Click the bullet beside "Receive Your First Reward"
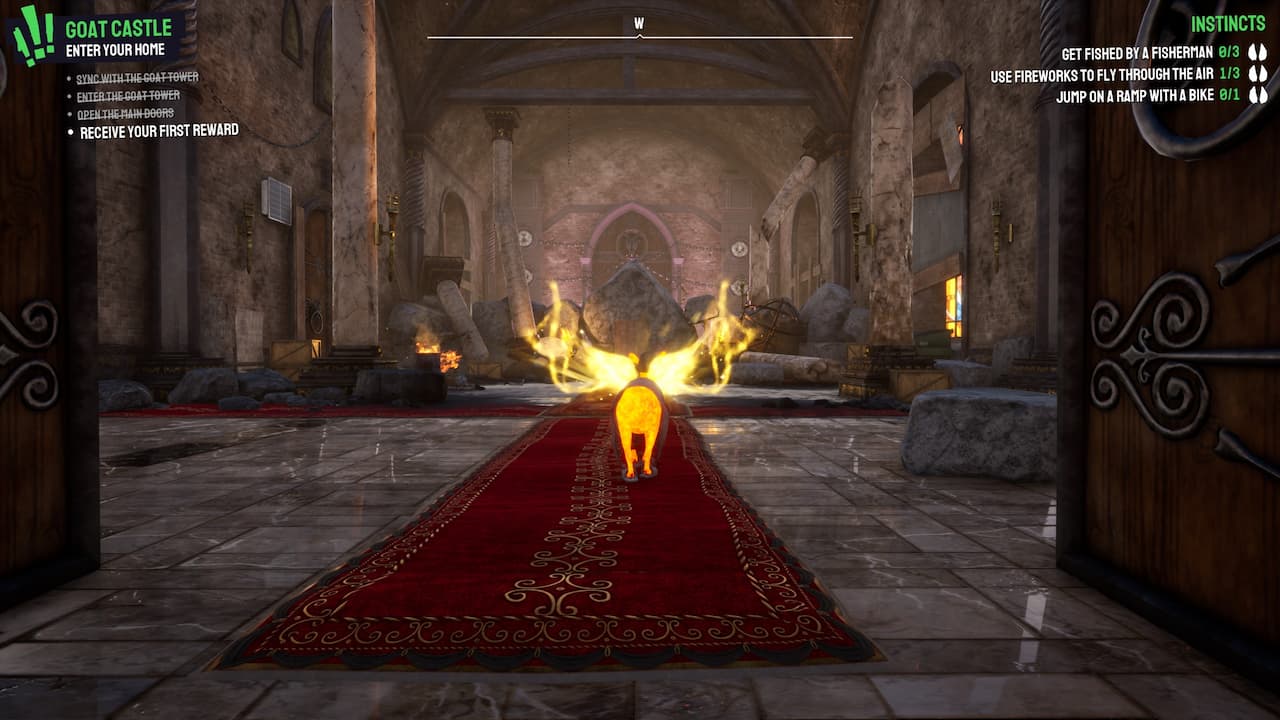Image resolution: width=1280 pixels, height=720 pixels. tap(73, 130)
